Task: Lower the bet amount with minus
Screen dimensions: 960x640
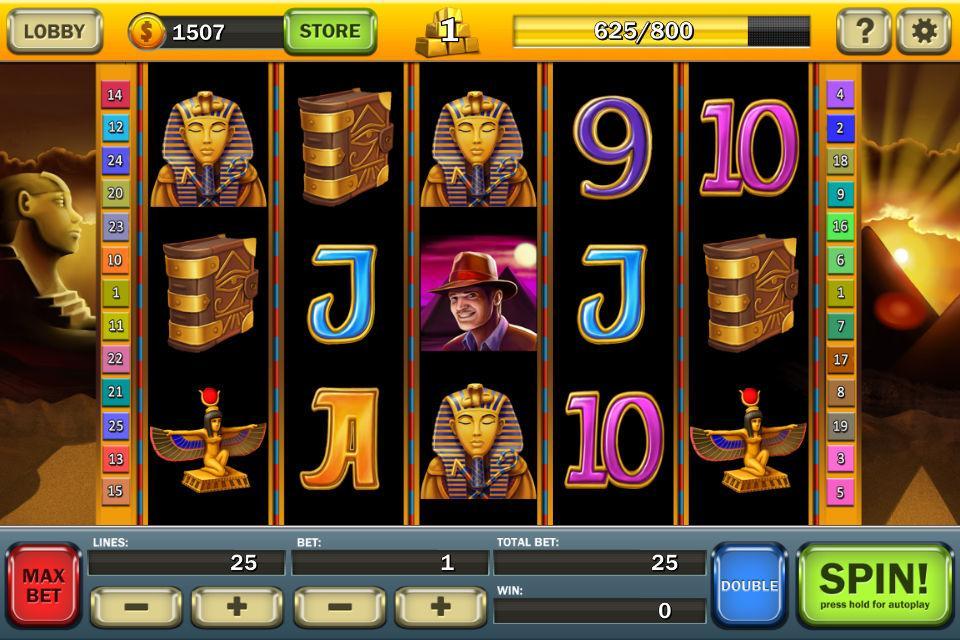Action: tap(339, 607)
